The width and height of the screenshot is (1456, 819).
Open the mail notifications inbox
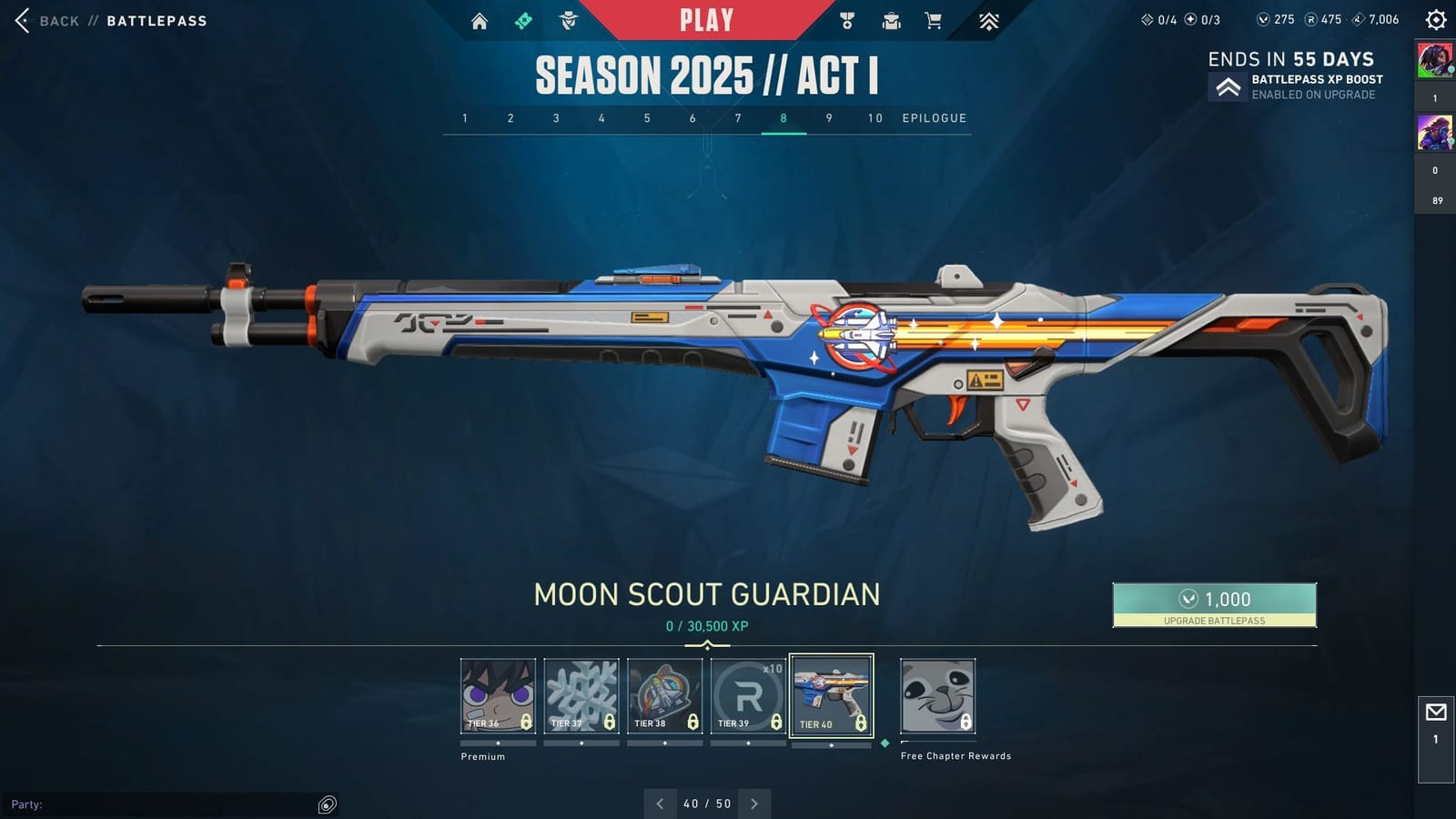pos(1435,713)
